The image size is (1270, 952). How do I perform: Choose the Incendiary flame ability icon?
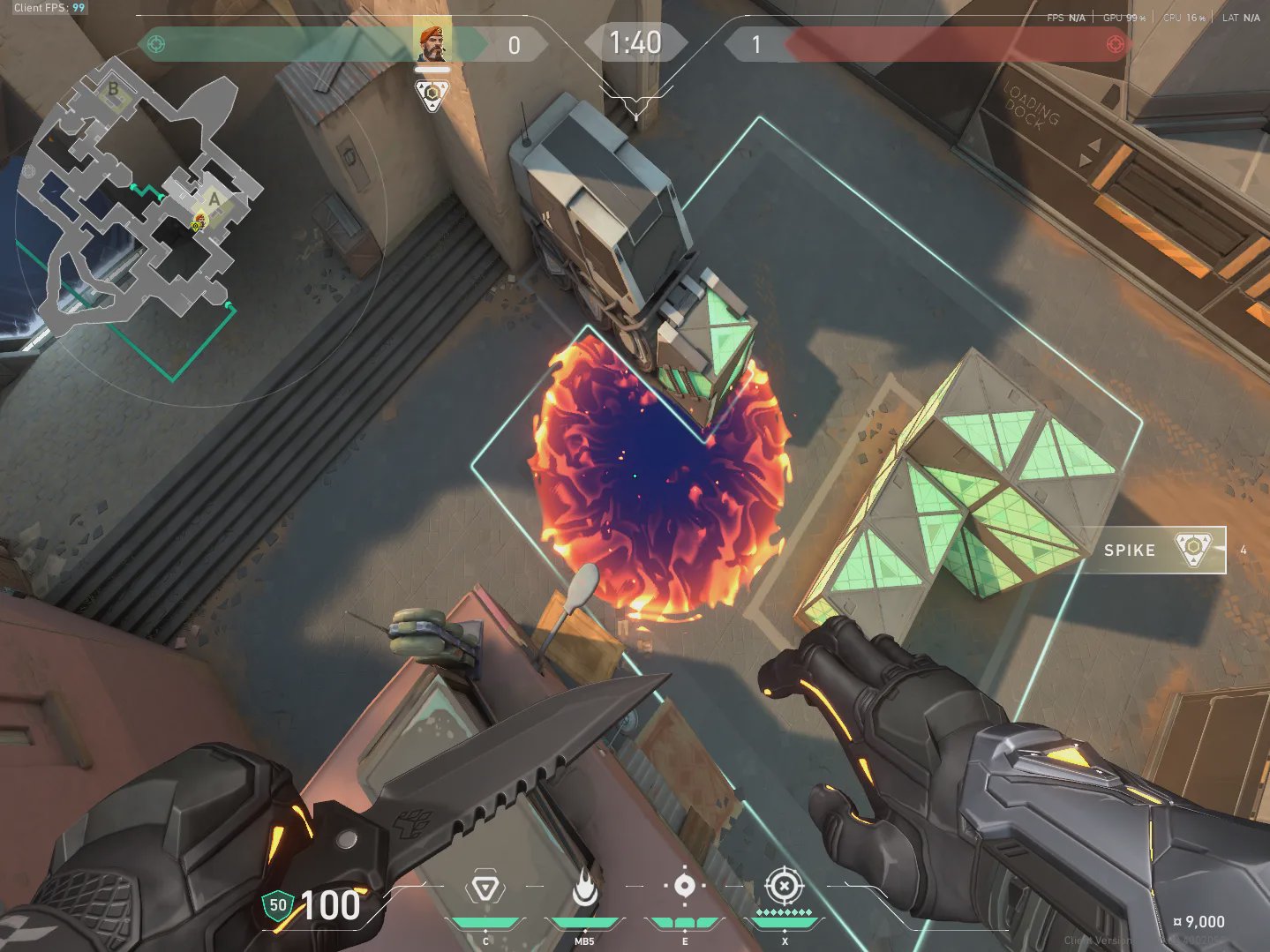click(x=583, y=889)
